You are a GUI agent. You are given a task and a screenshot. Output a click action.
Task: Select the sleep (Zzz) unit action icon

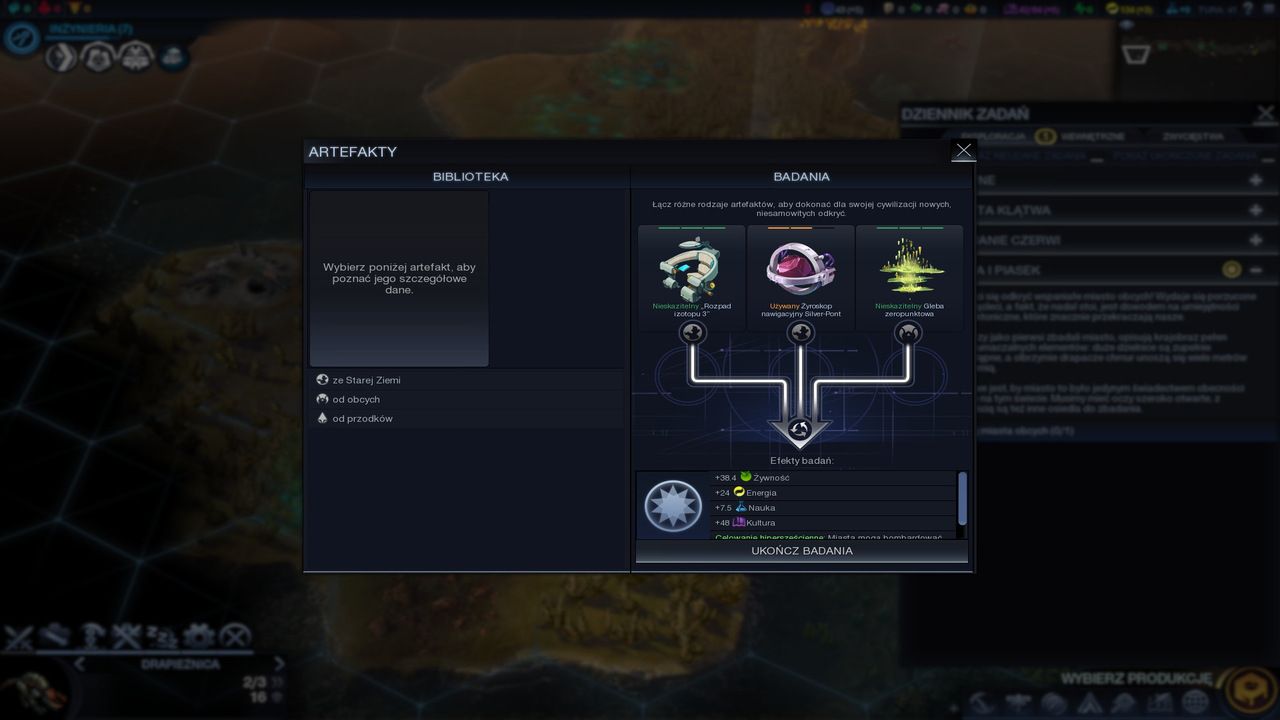pyautogui.click(x=160, y=636)
